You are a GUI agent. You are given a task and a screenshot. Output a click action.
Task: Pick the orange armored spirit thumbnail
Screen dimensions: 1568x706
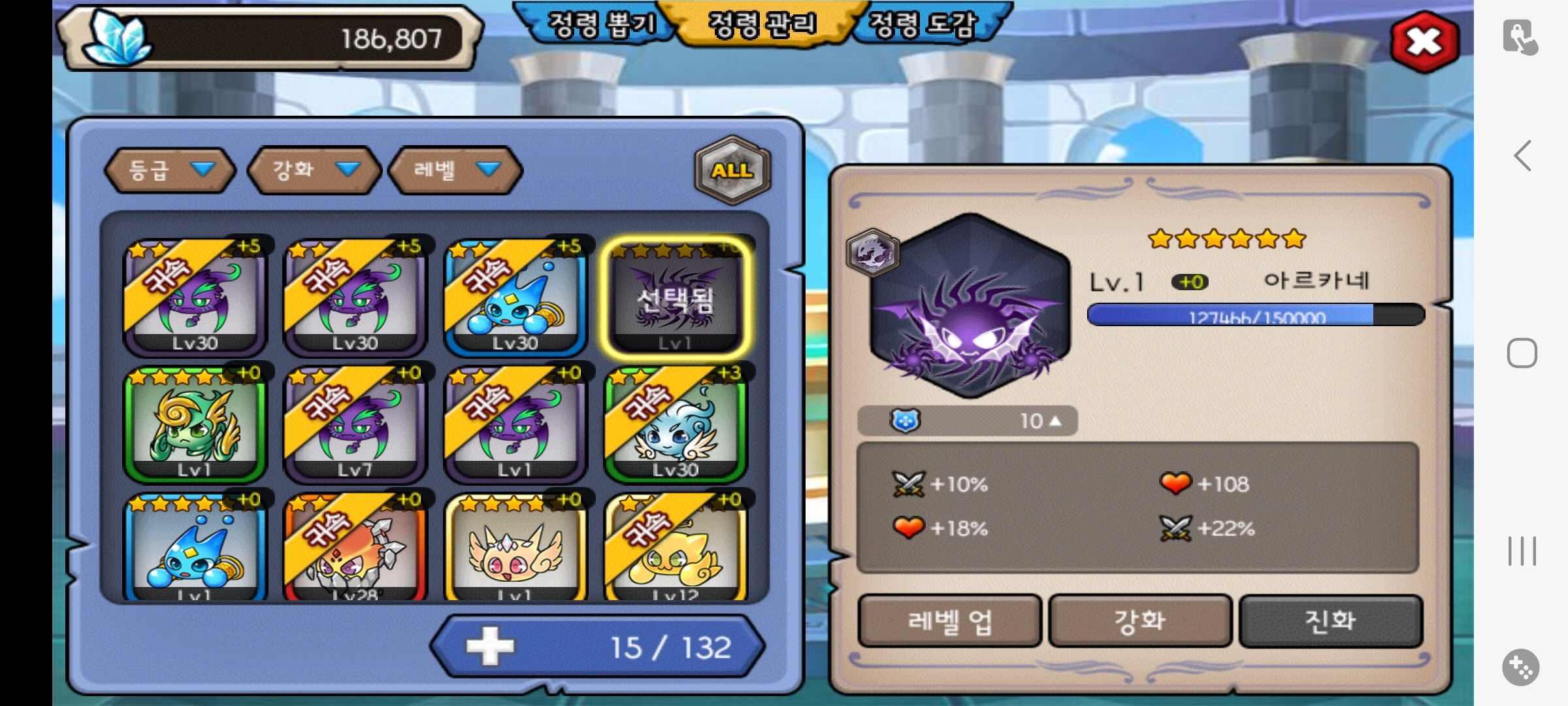(355, 549)
